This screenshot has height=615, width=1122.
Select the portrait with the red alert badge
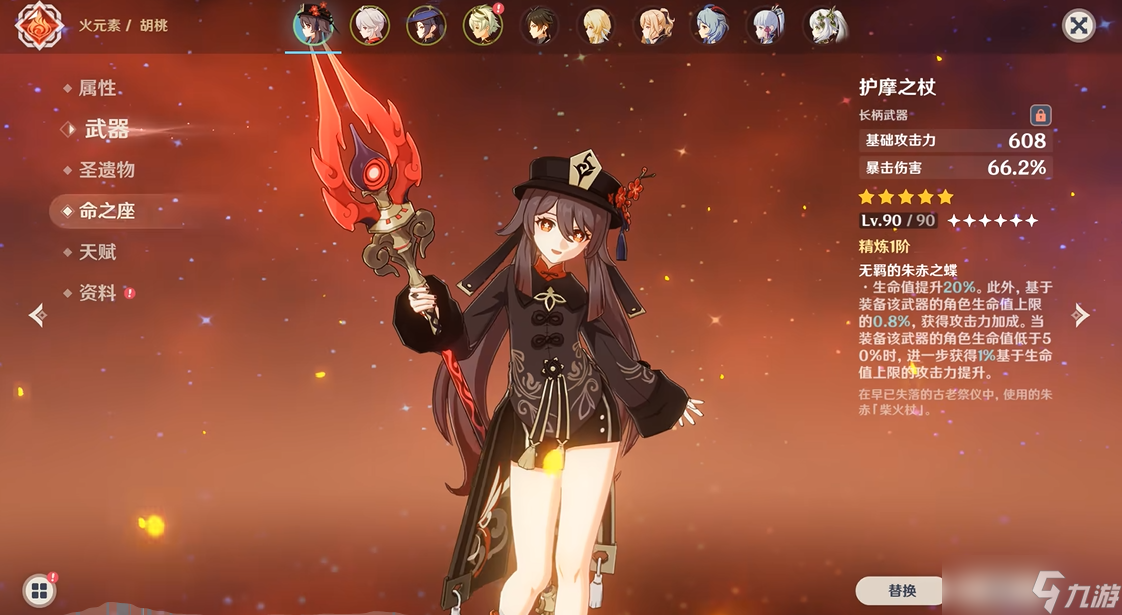pos(484,26)
